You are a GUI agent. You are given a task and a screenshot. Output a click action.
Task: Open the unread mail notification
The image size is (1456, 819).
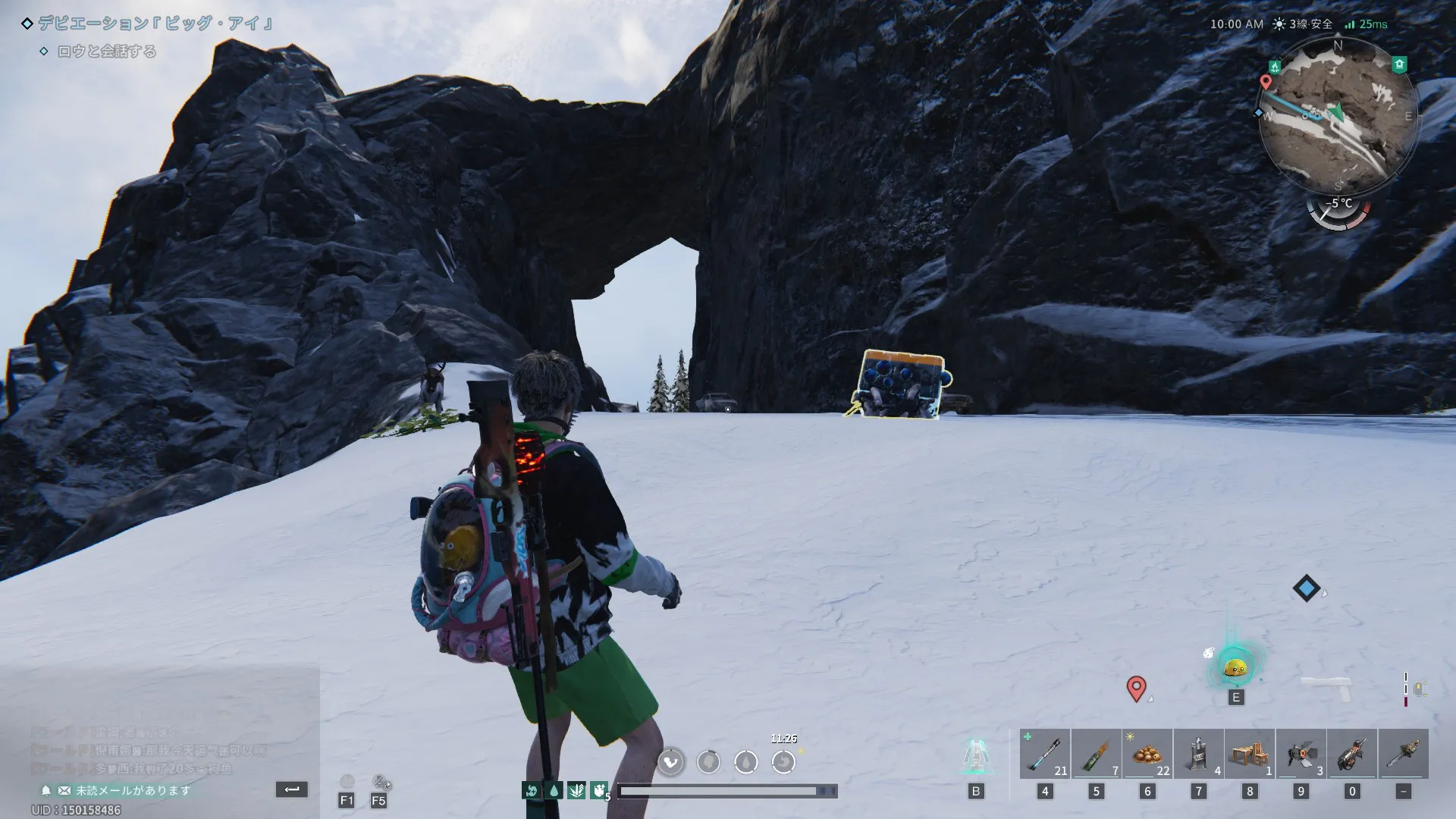132,790
